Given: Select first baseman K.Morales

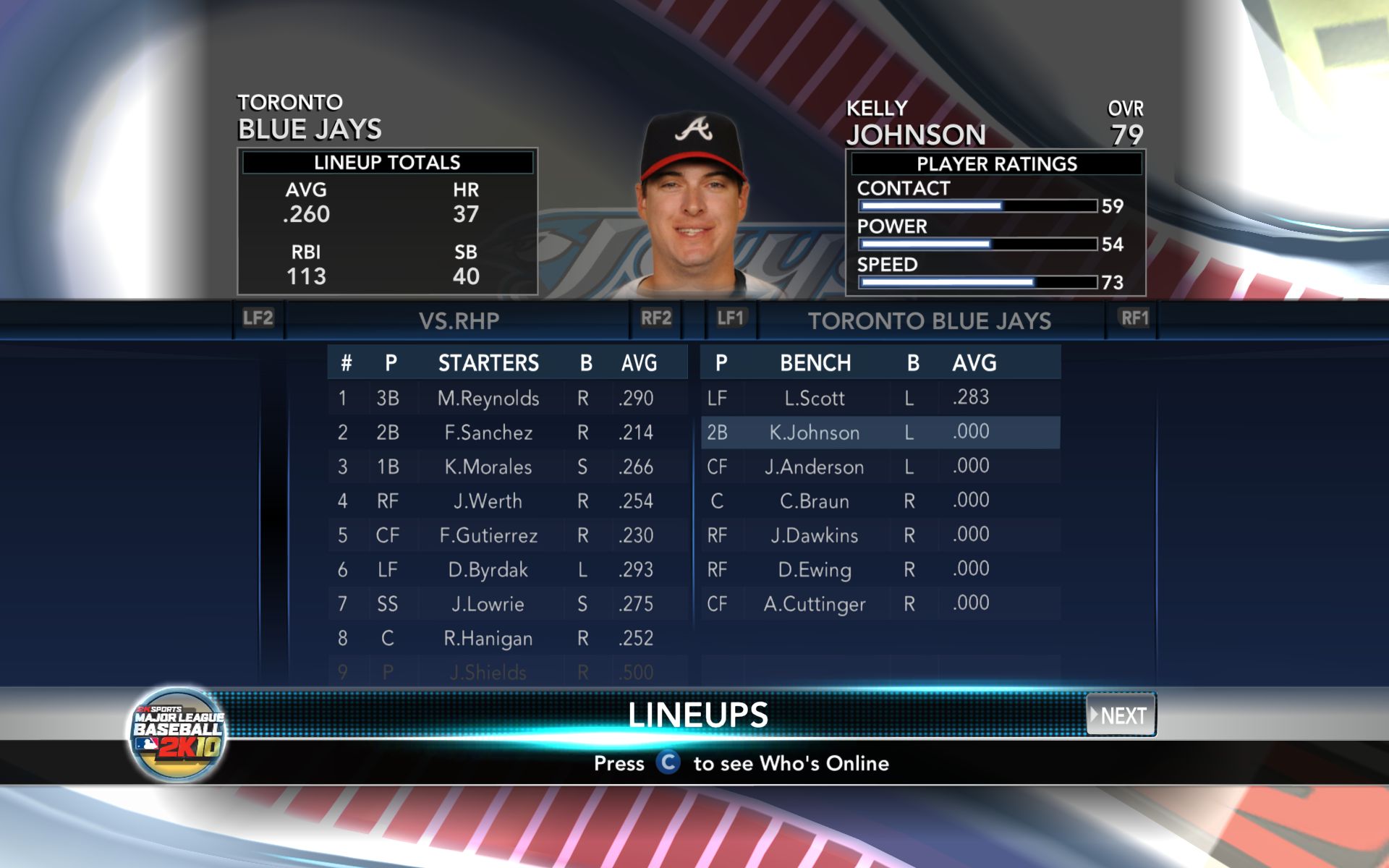Looking at the screenshot, I should tap(488, 467).
